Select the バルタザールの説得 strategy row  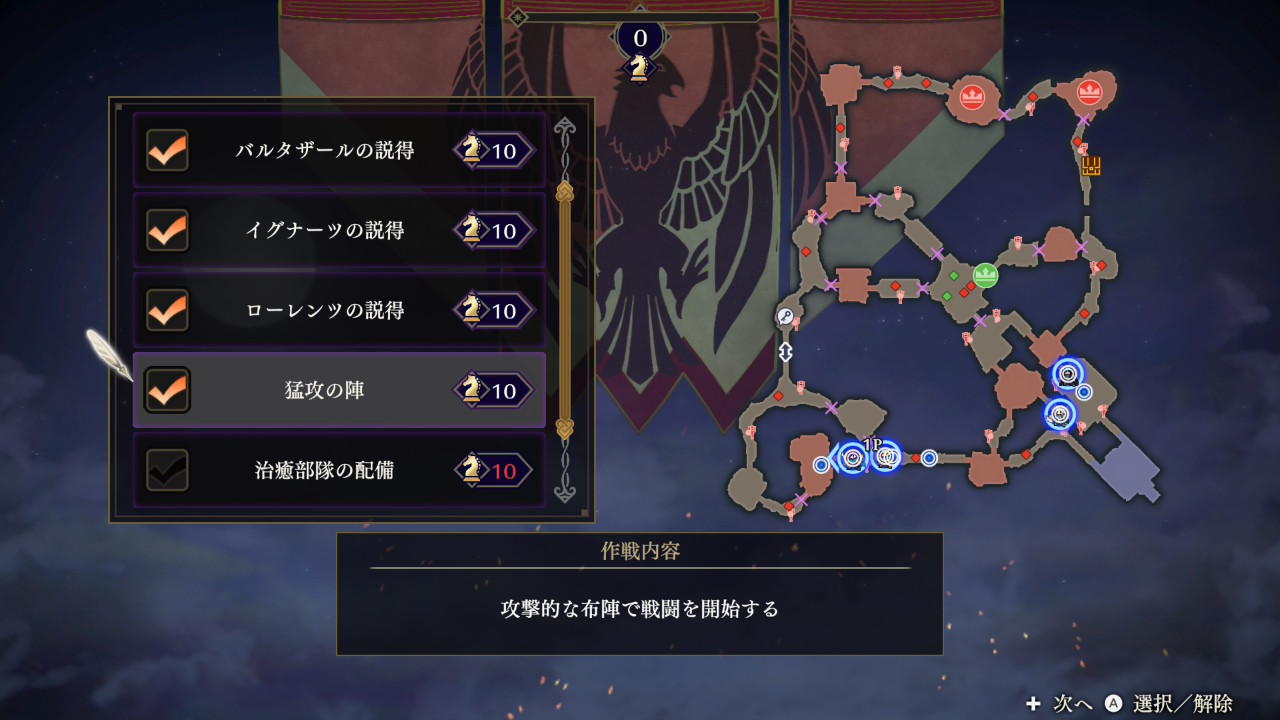[x=339, y=151]
